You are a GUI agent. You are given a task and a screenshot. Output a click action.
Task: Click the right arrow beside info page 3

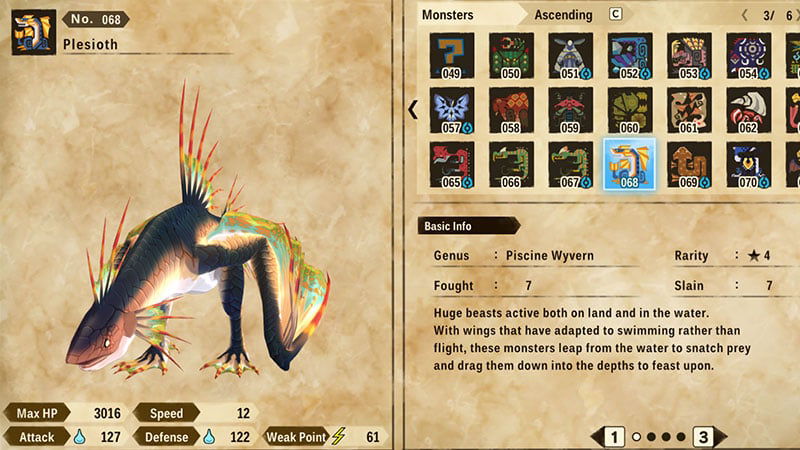[721, 436]
